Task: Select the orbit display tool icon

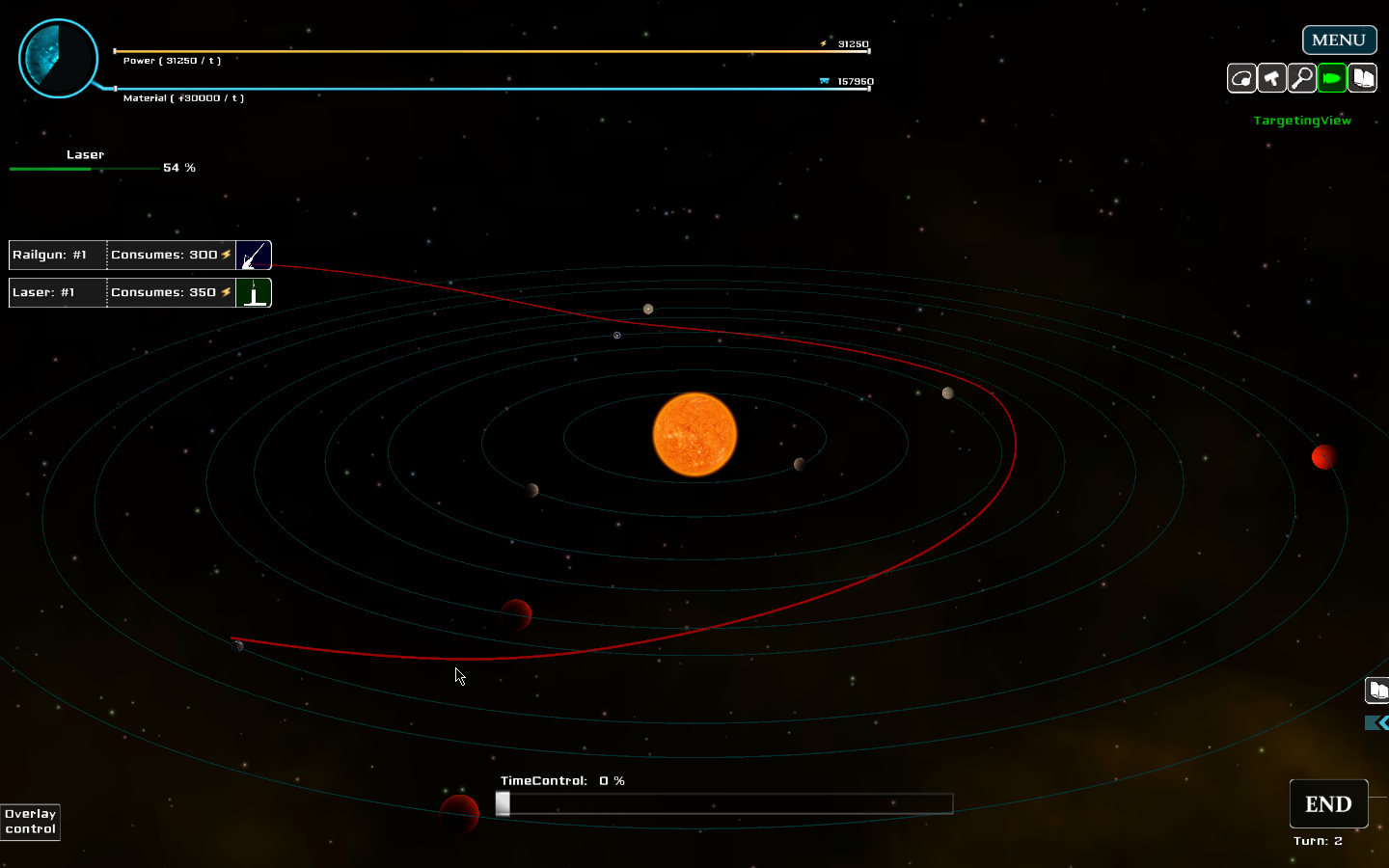Action: [1241, 78]
